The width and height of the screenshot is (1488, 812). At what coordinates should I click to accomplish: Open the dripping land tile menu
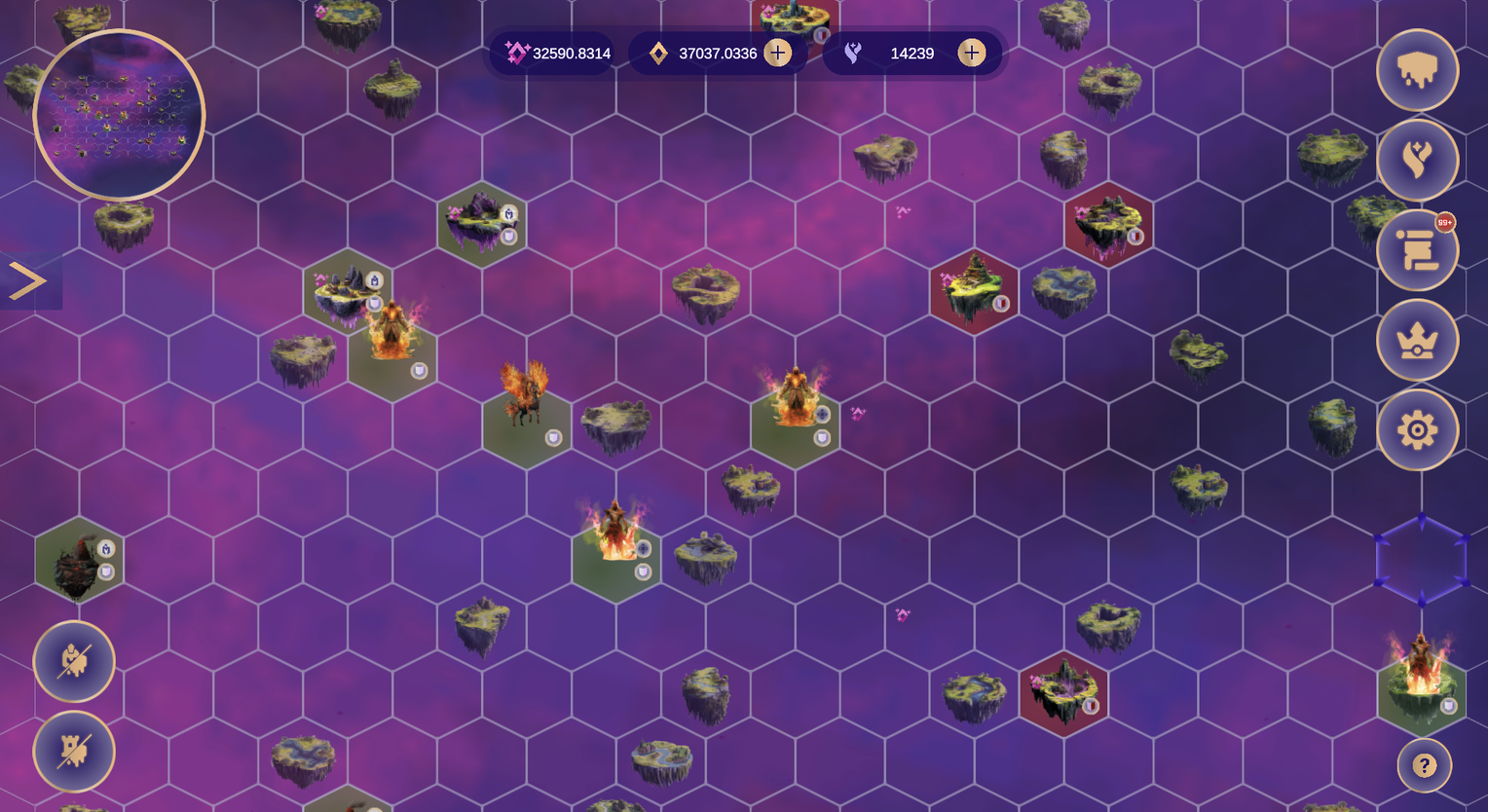pyautogui.click(x=1417, y=70)
